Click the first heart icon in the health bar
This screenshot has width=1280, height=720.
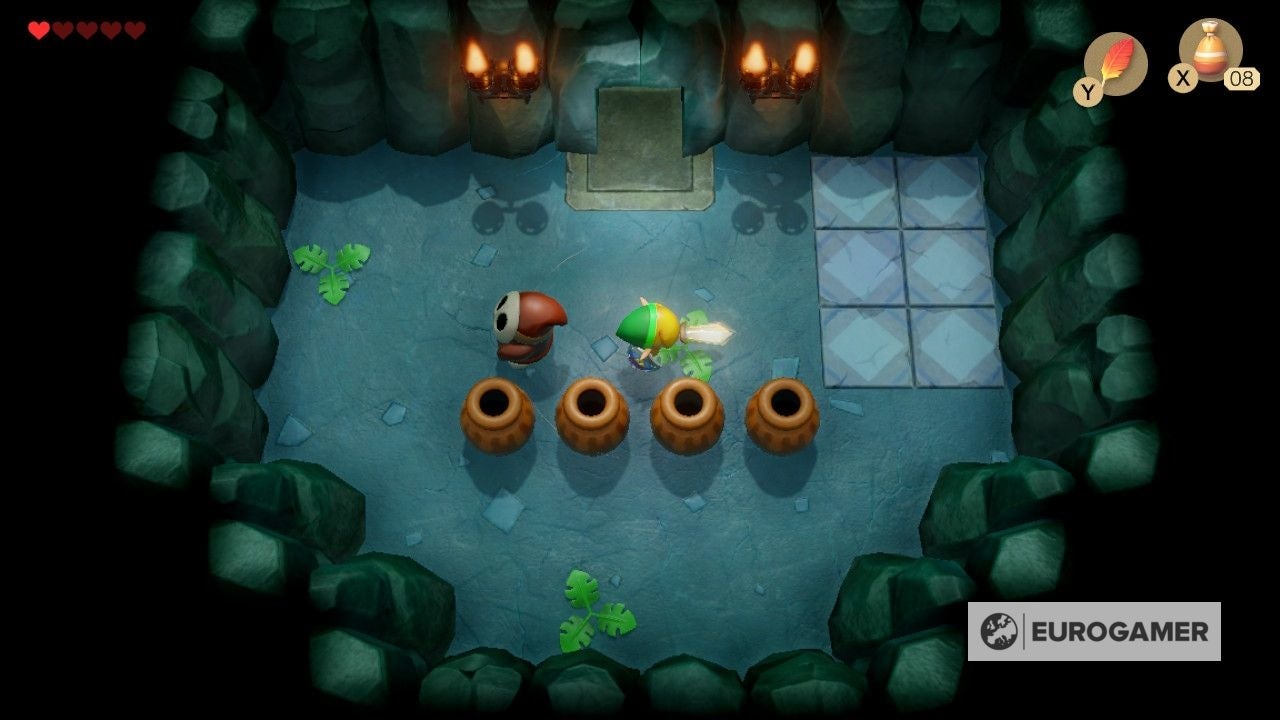point(40,28)
